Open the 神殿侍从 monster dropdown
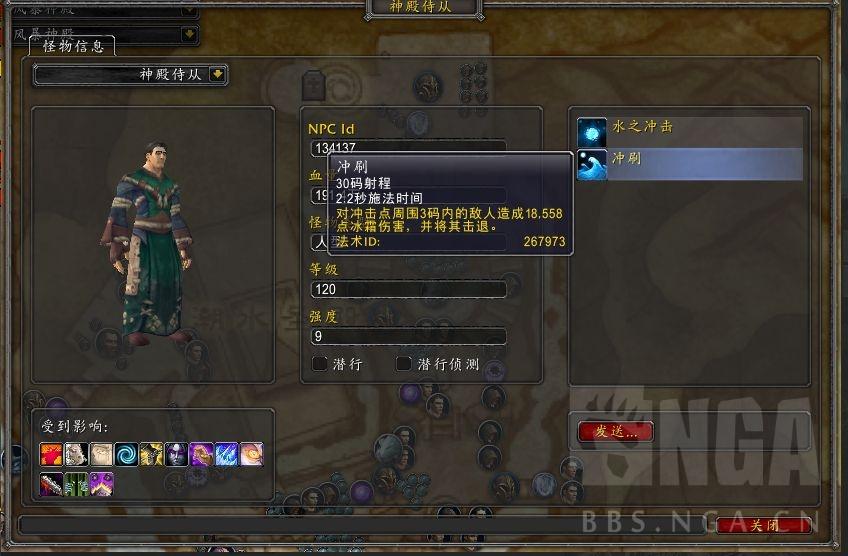 [218, 75]
